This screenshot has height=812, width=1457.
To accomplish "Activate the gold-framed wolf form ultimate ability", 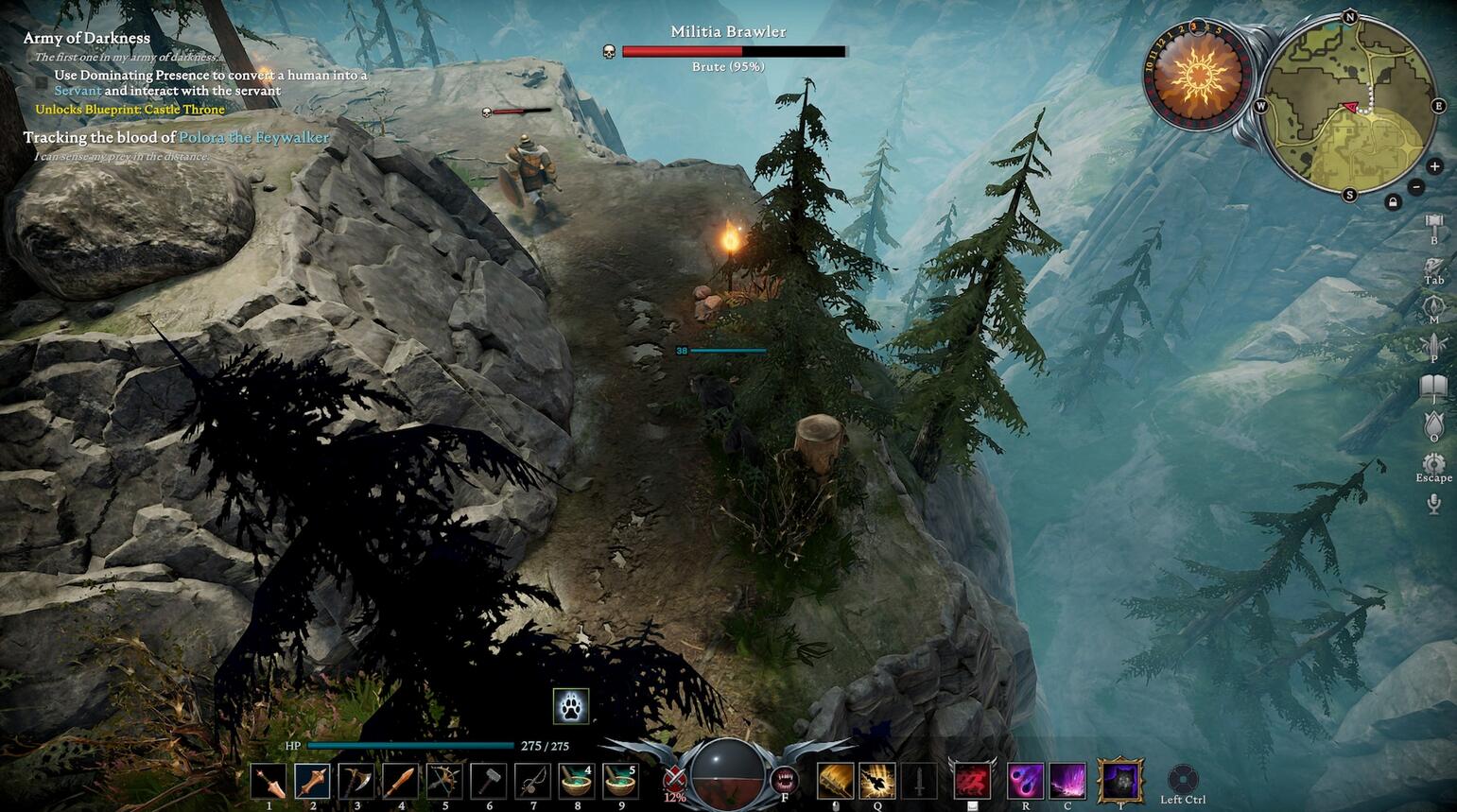I will (1120, 782).
